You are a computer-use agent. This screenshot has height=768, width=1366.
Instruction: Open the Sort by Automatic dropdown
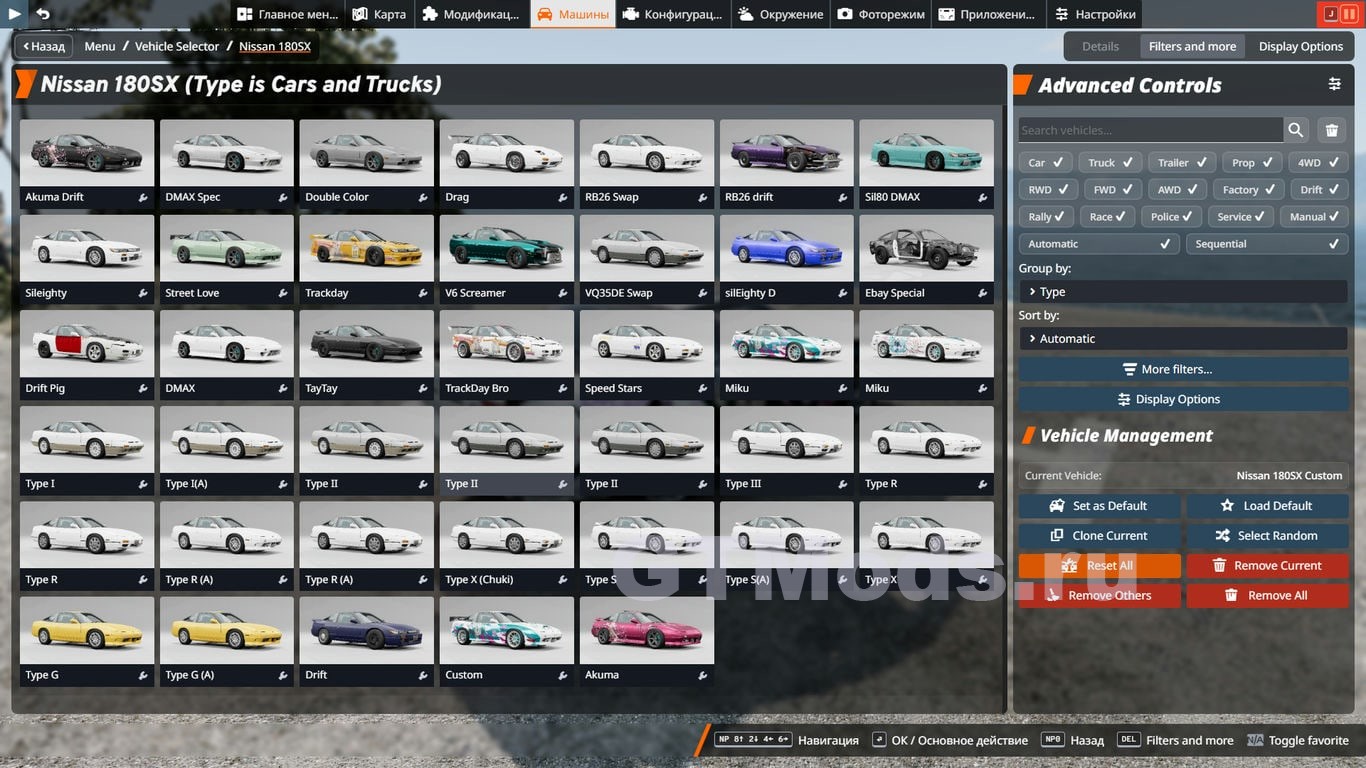1183,339
